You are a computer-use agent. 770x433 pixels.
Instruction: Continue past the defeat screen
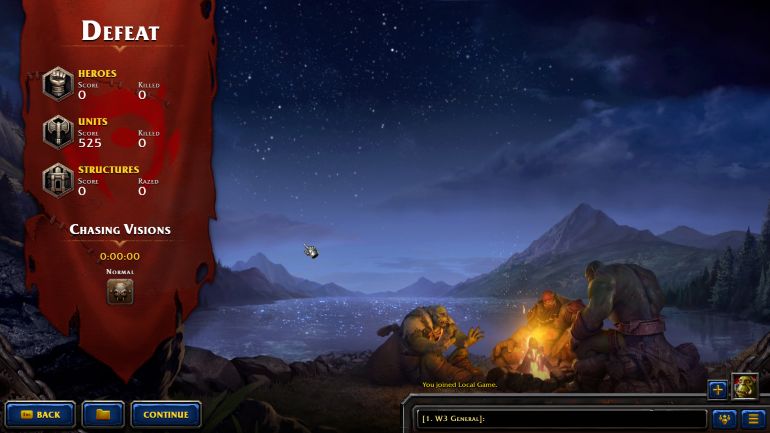pyautogui.click(x=166, y=414)
